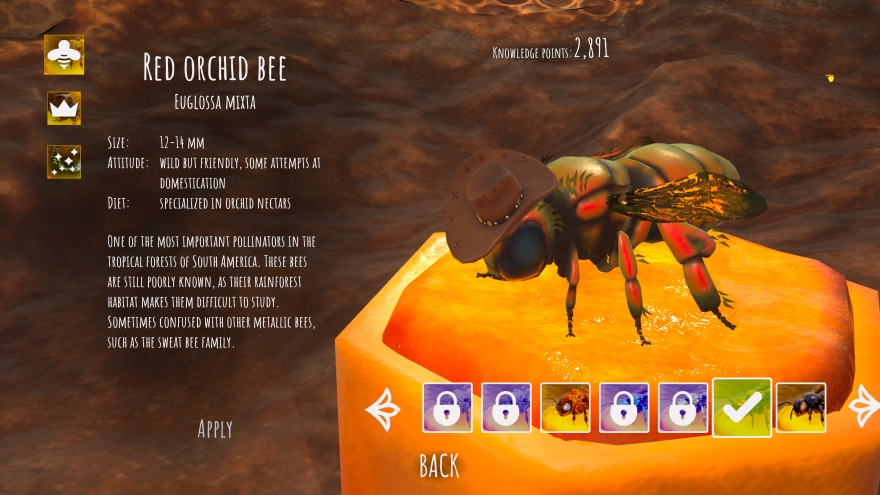Screen dimensions: 880x495
Task: Switch to the crown hats category
Action: (x=64, y=108)
